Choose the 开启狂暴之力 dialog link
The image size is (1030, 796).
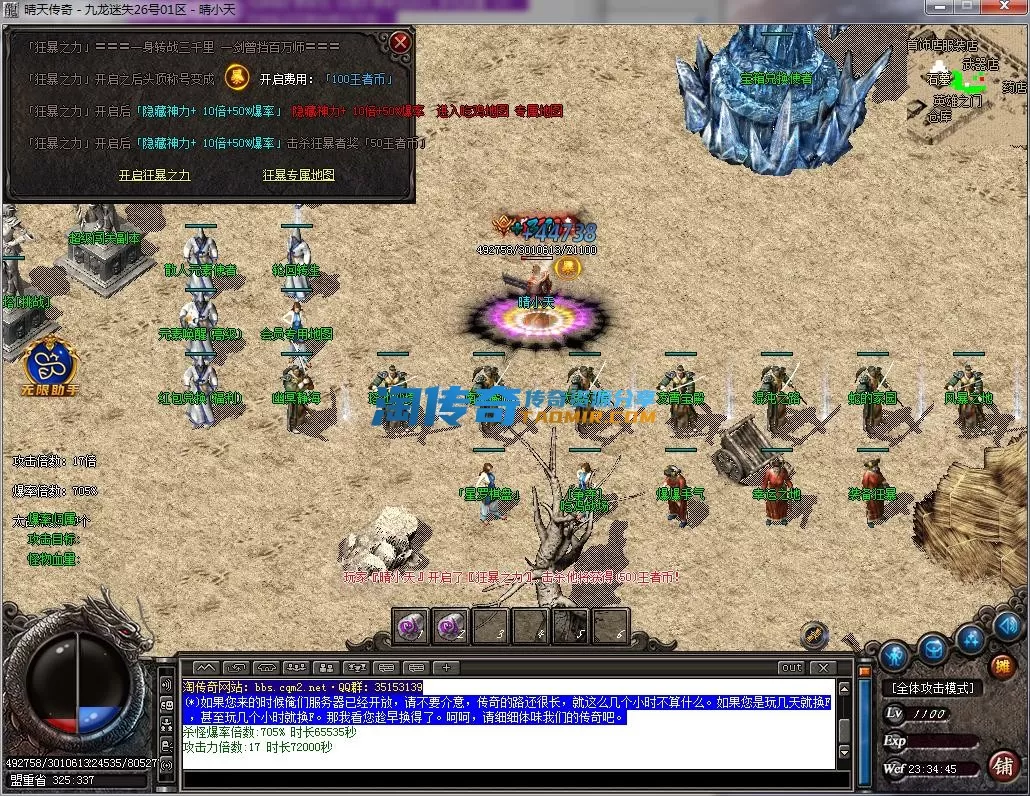coord(154,175)
